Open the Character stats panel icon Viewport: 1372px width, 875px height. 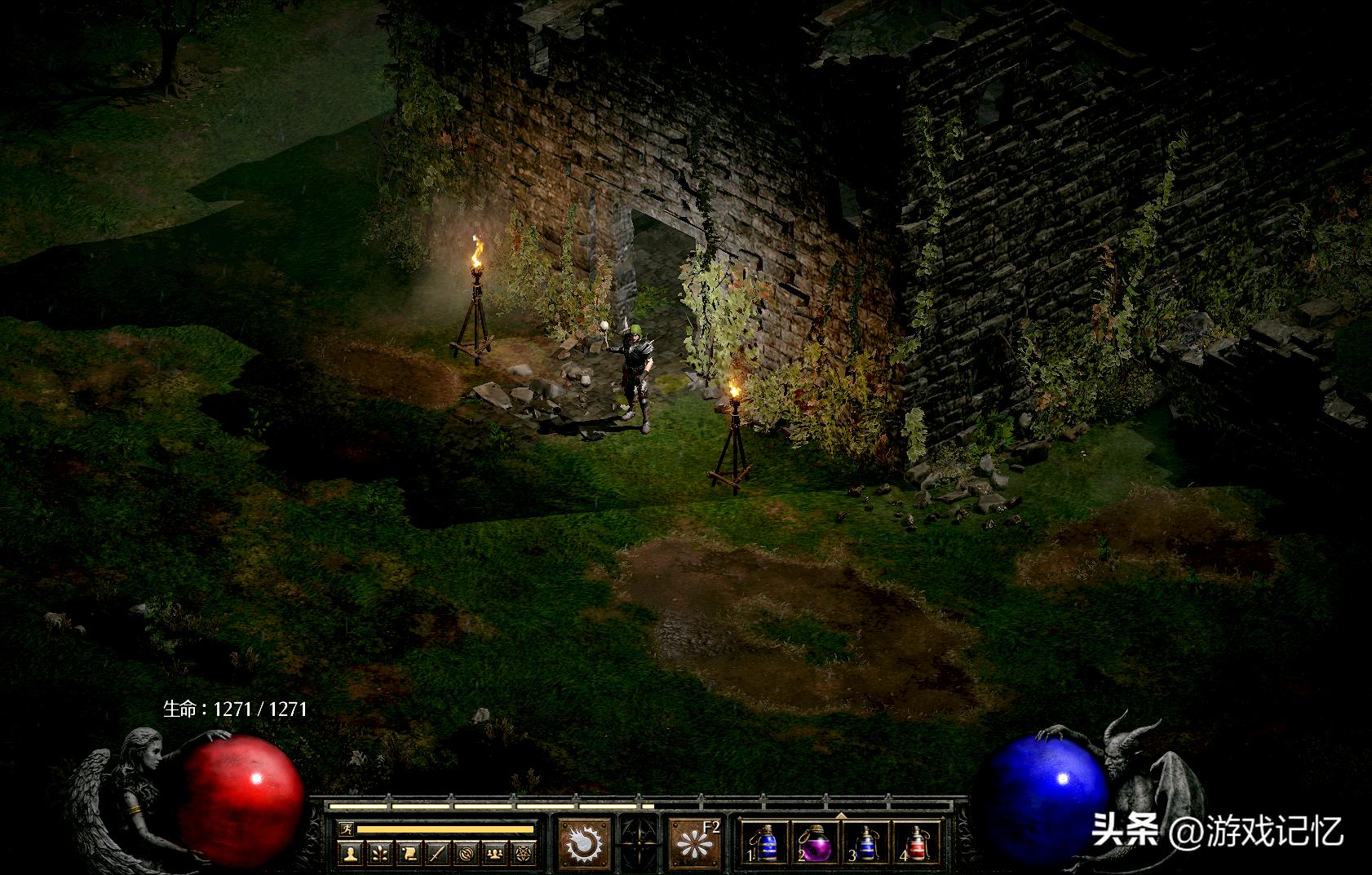(x=349, y=852)
